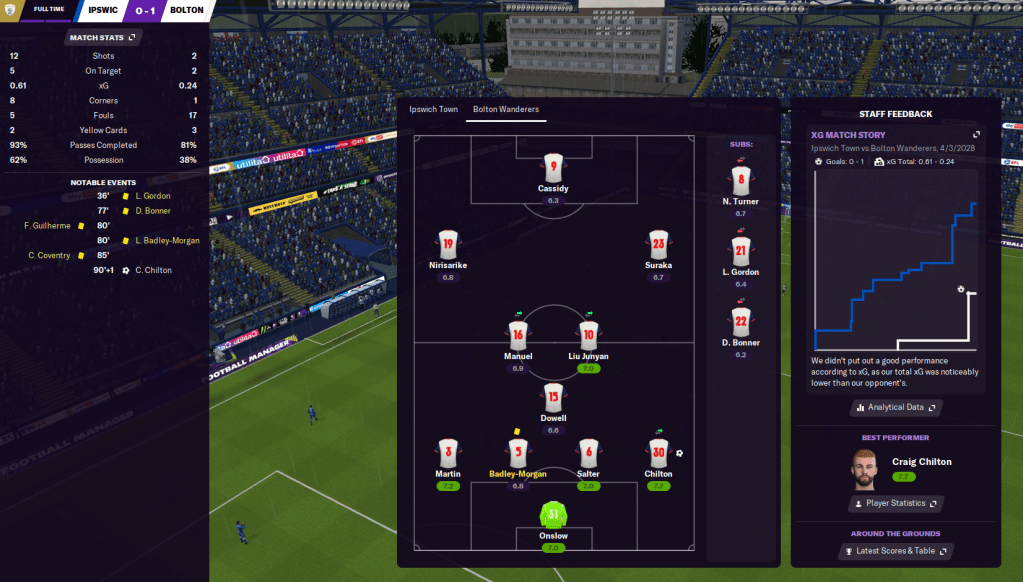Select striker Cassidy's number 9 shirt

pyautogui.click(x=553, y=166)
